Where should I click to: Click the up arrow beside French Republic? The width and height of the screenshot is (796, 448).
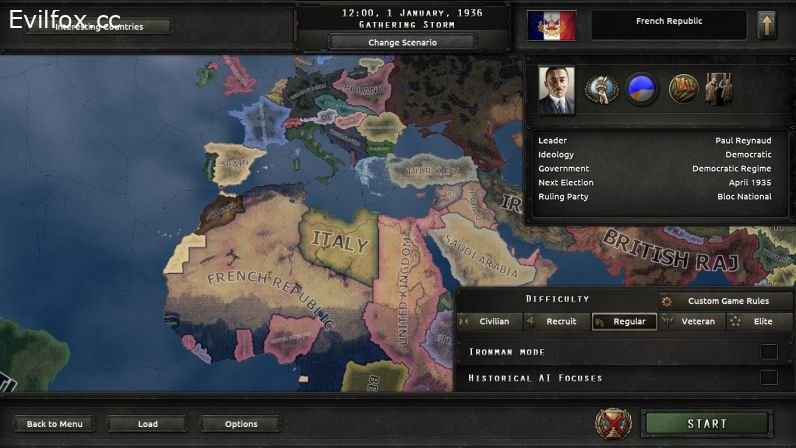coord(767,25)
